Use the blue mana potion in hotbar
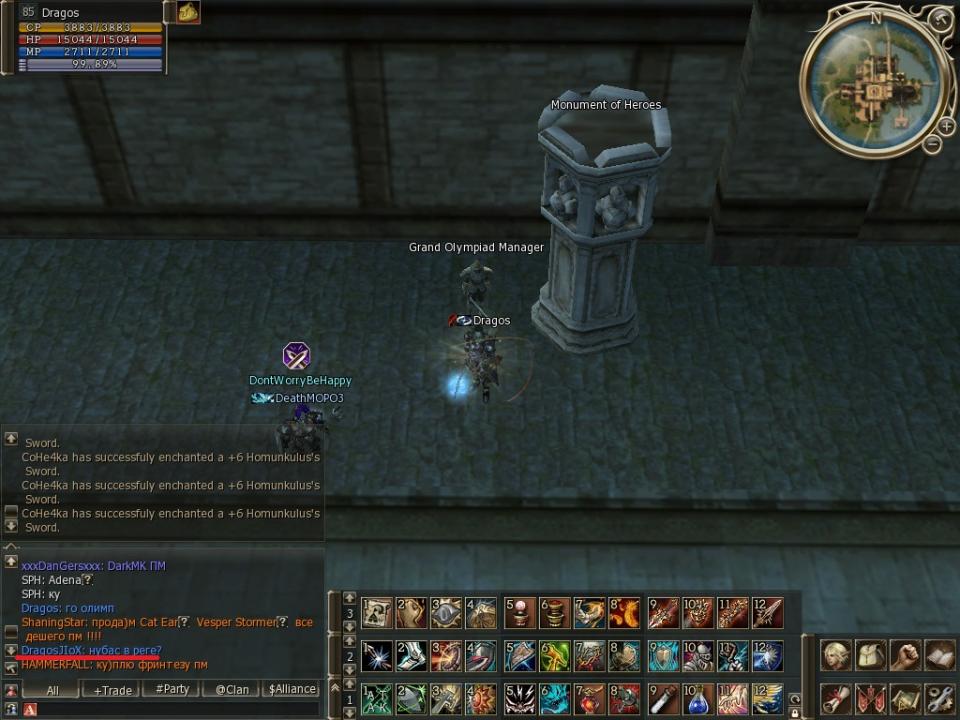960x720 pixels. pos(699,698)
